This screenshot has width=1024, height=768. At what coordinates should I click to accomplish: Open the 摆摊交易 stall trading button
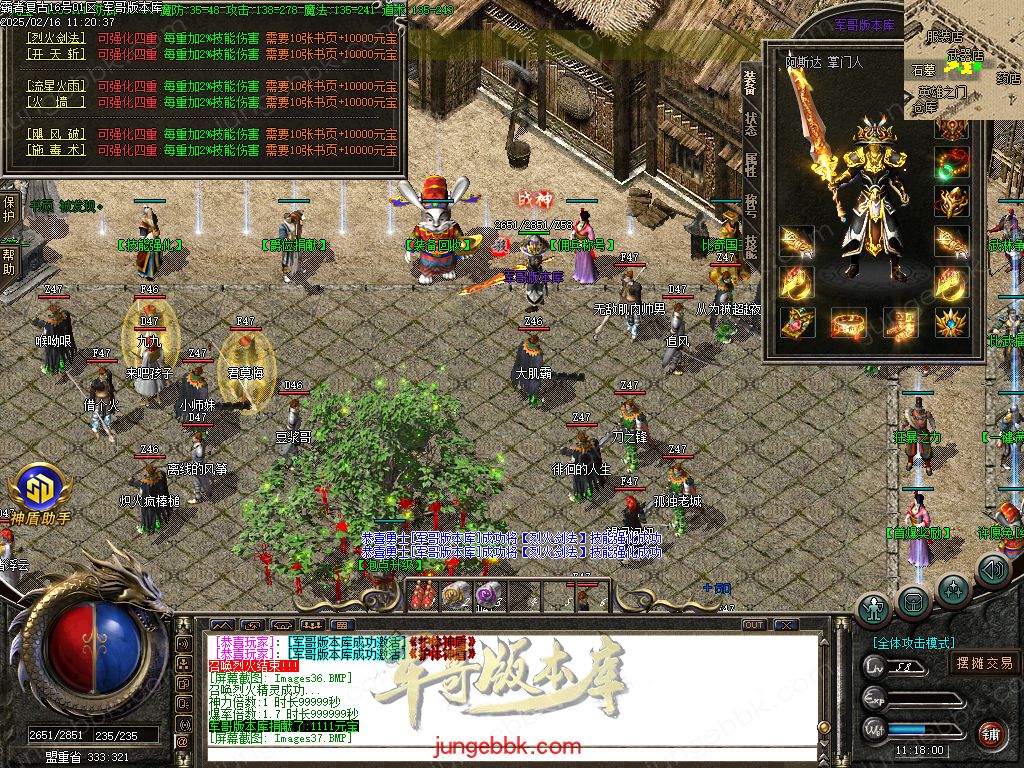click(x=984, y=662)
